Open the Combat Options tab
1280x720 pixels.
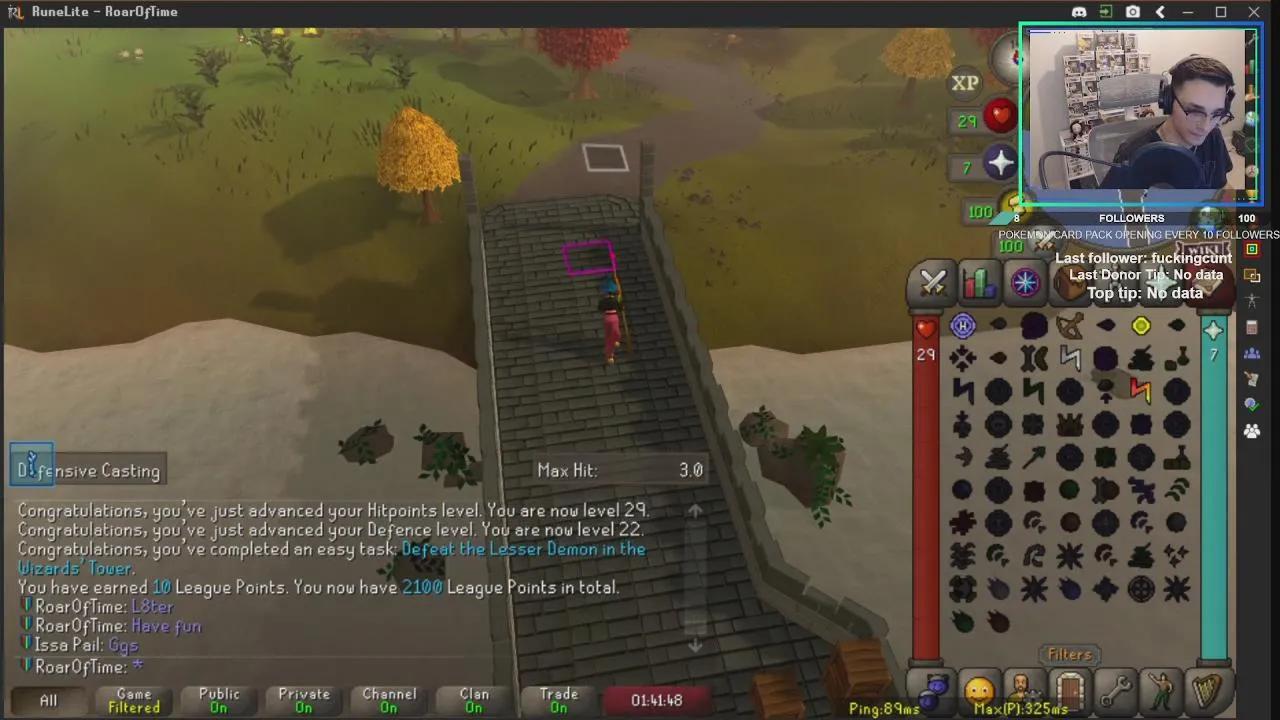(932, 283)
